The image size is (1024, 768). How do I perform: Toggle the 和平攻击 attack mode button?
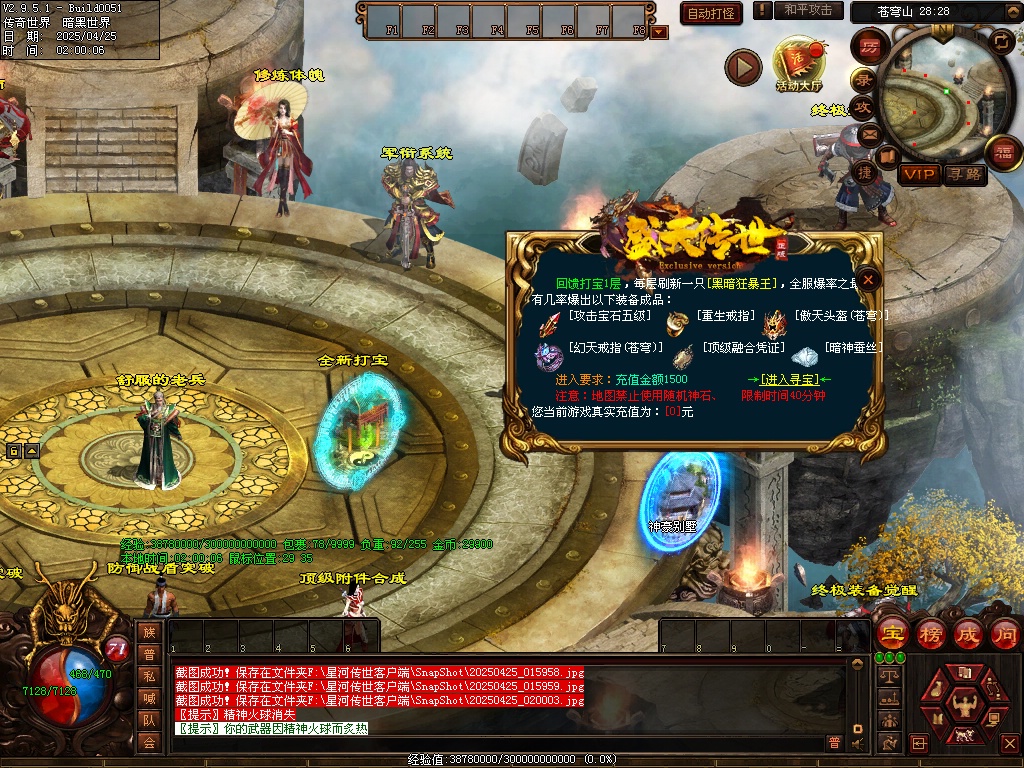pos(808,10)
